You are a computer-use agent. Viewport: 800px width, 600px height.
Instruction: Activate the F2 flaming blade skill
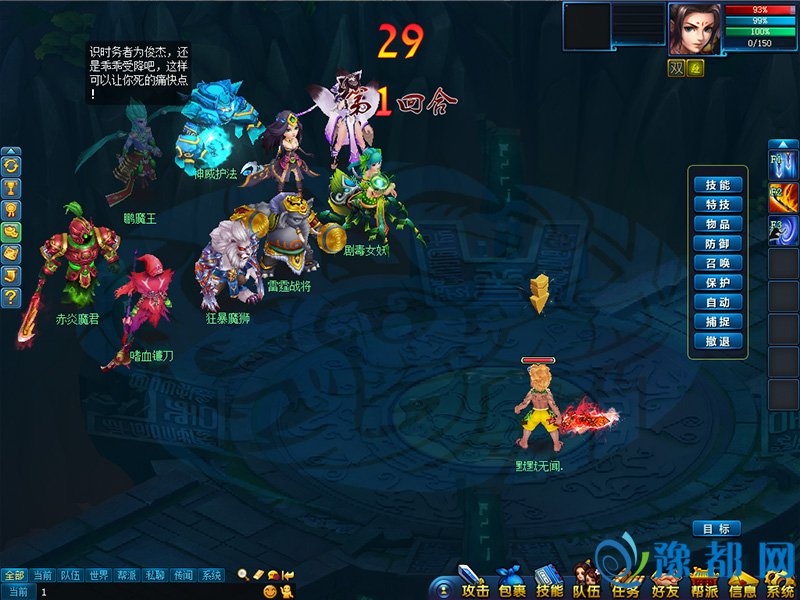pos(782,194)
